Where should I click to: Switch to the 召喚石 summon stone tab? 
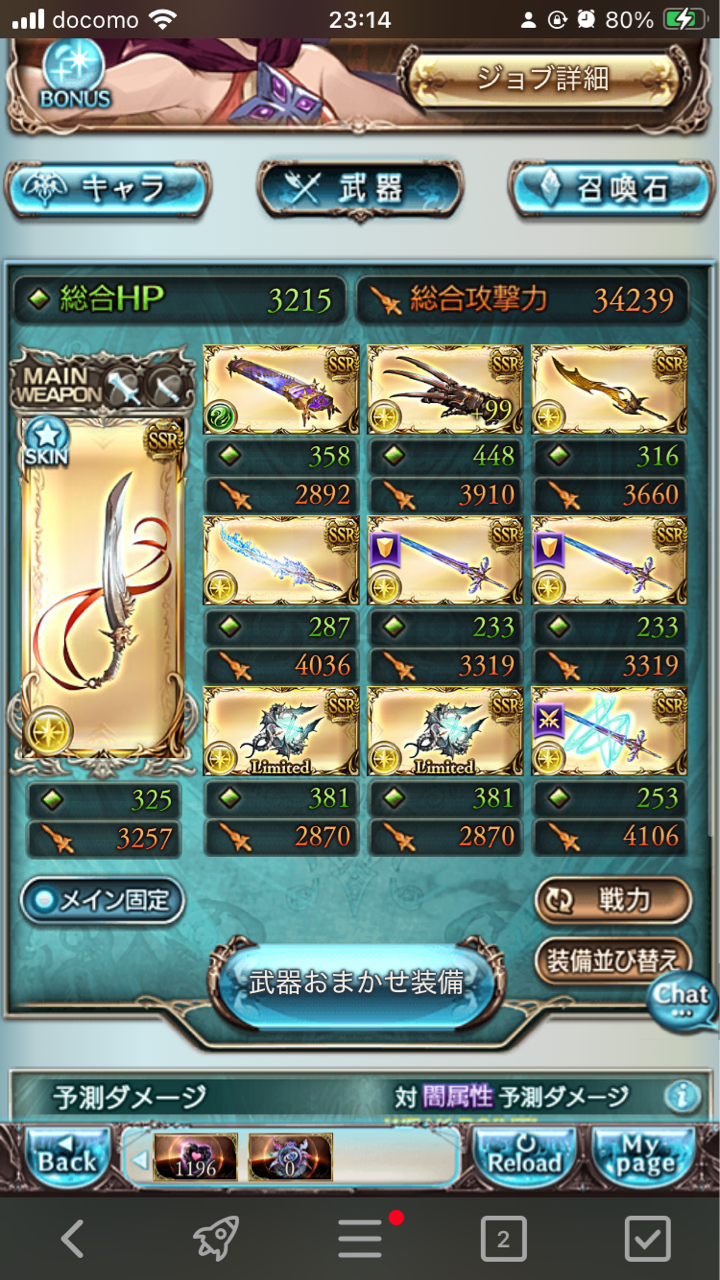[612, 188]
